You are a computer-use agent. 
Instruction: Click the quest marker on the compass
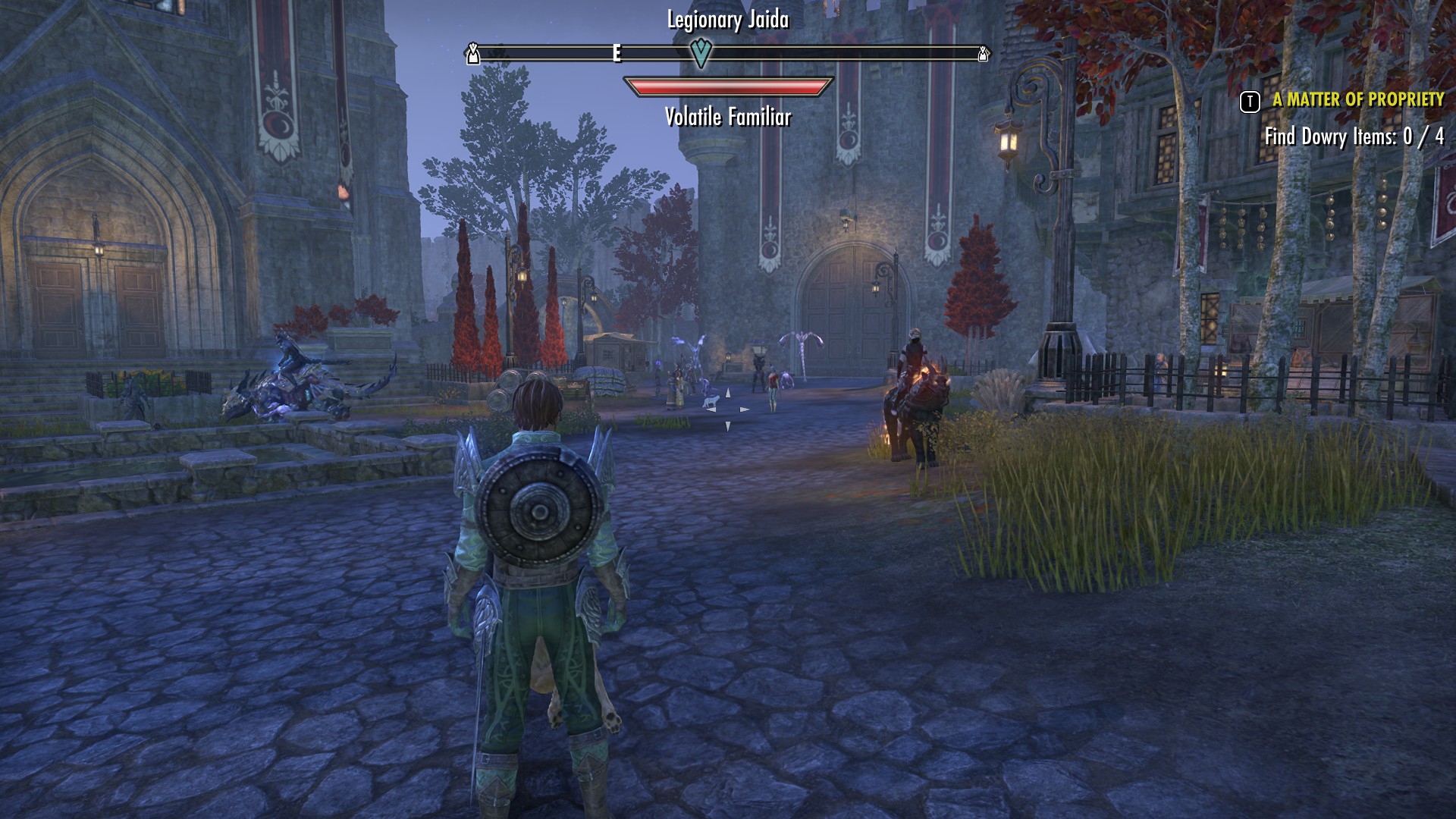(x=702, y=53)
